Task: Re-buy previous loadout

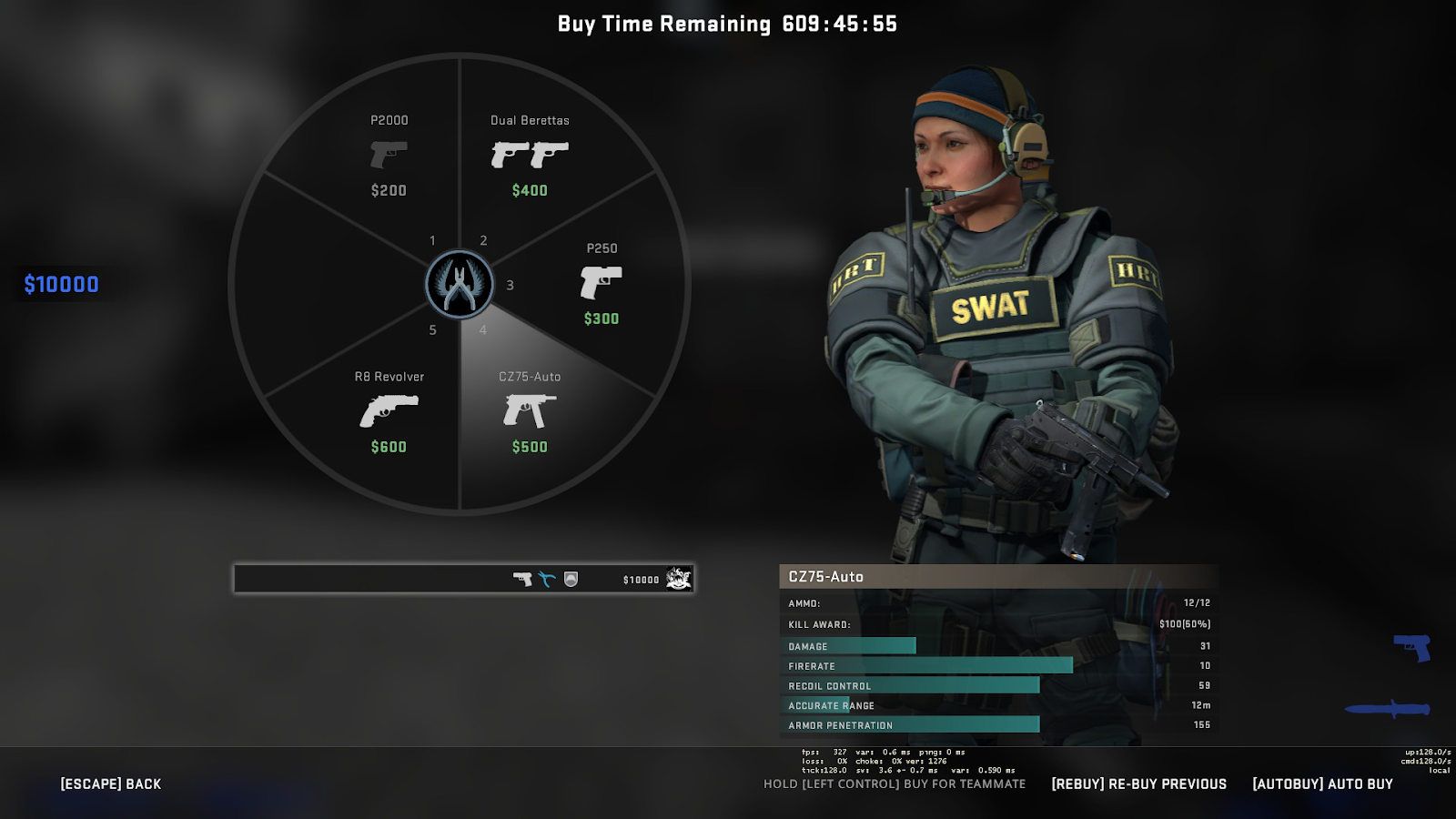Action: (1138, 784)
